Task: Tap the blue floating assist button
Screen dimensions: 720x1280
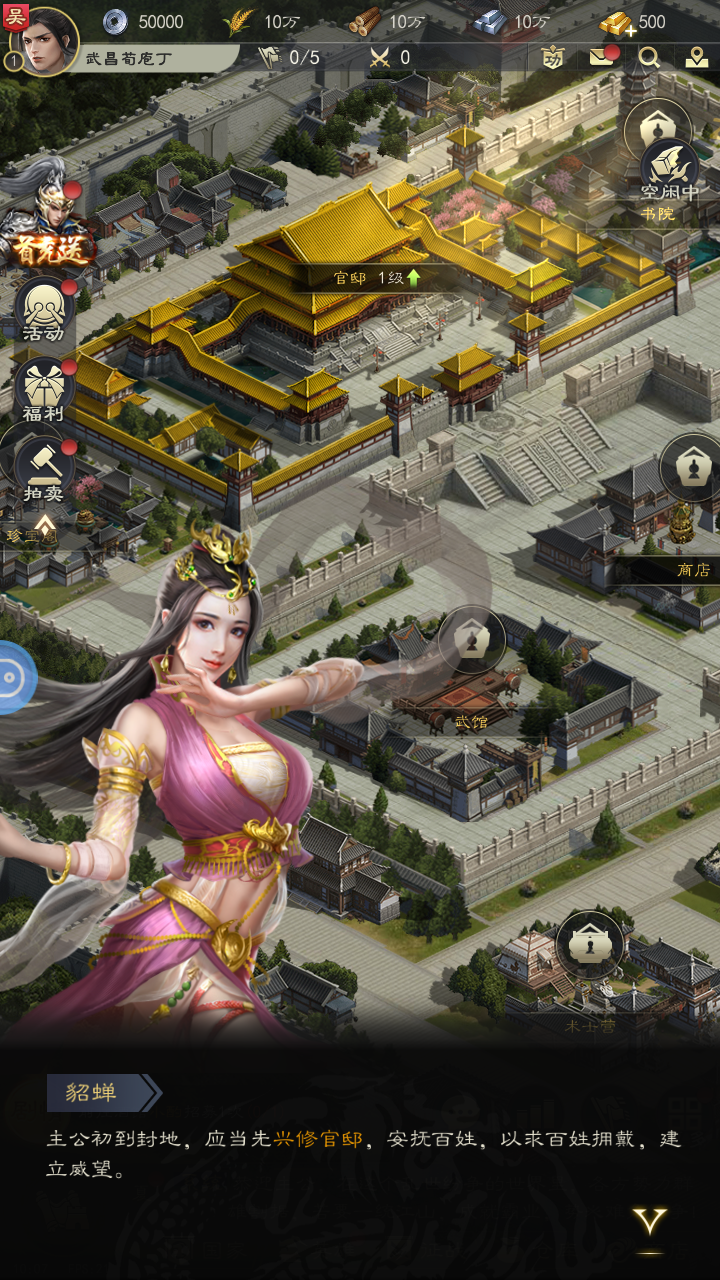Action: tap(14, 677)
